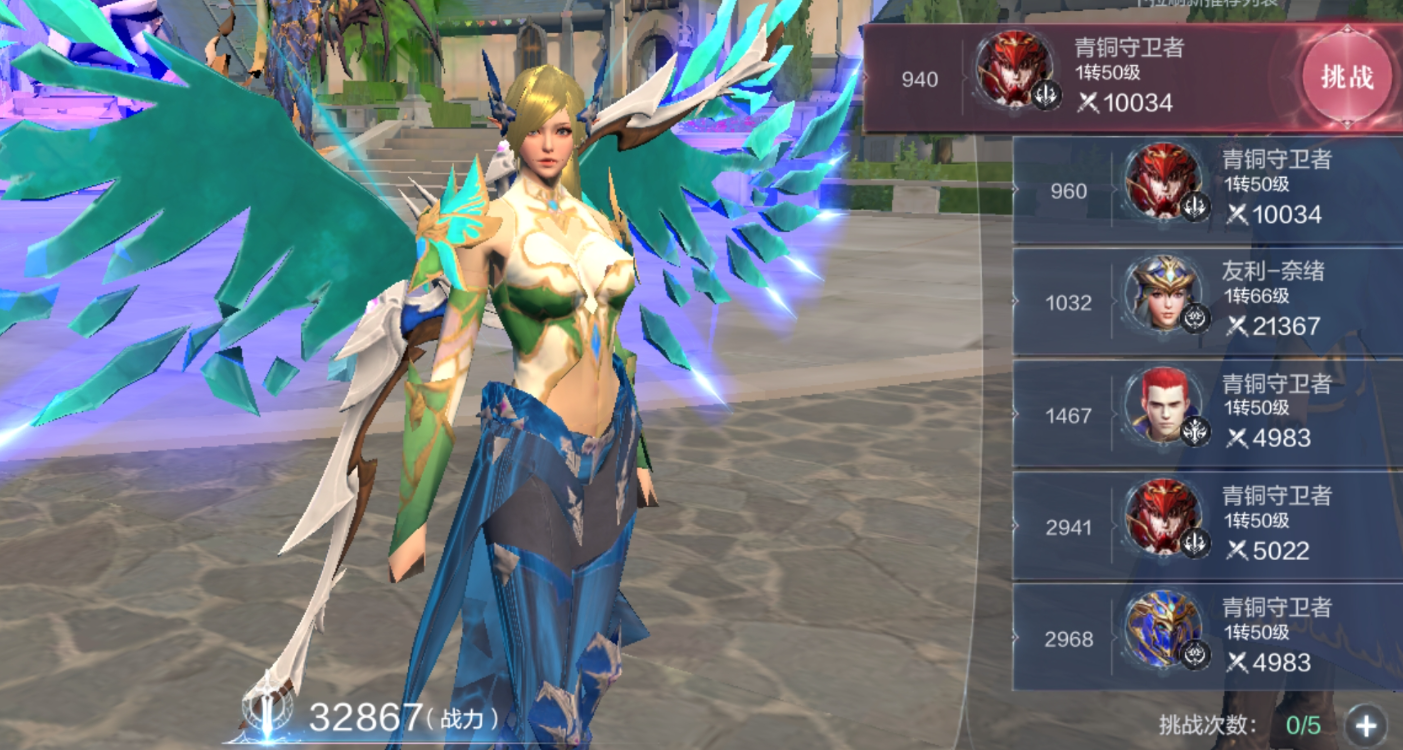
Task: Choose the rank 1032 opponent 友利-奈绪
Action: tap(1207, 302)
